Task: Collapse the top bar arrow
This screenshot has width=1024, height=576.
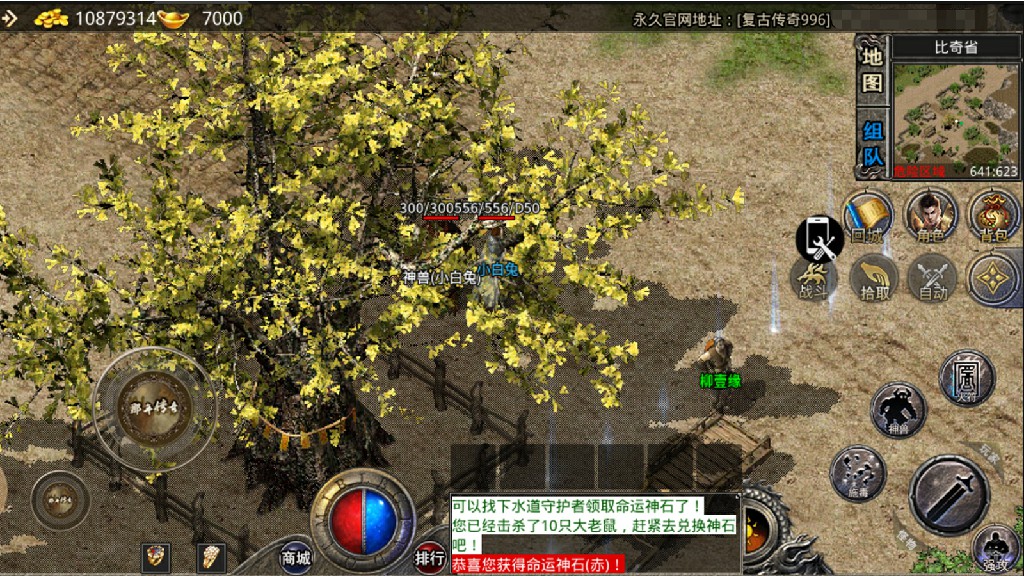Action: tap(10, 17)
